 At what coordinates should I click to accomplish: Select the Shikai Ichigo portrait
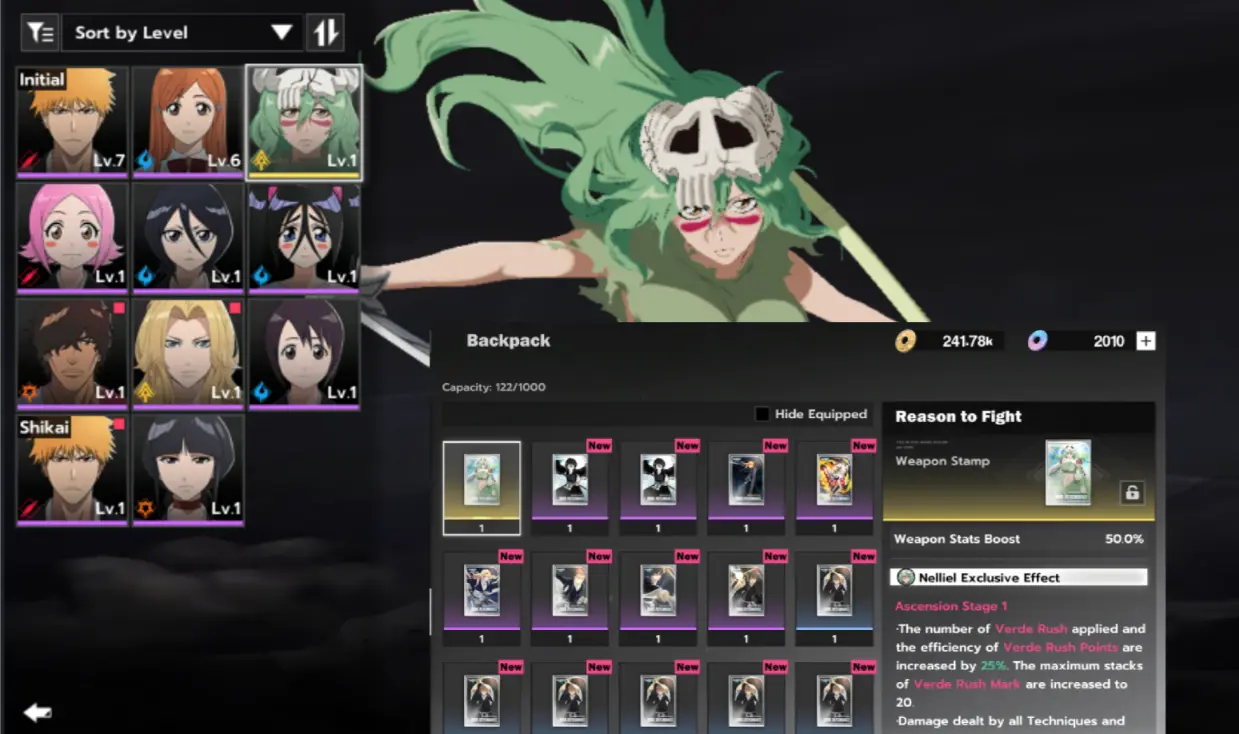click(72, 469)
